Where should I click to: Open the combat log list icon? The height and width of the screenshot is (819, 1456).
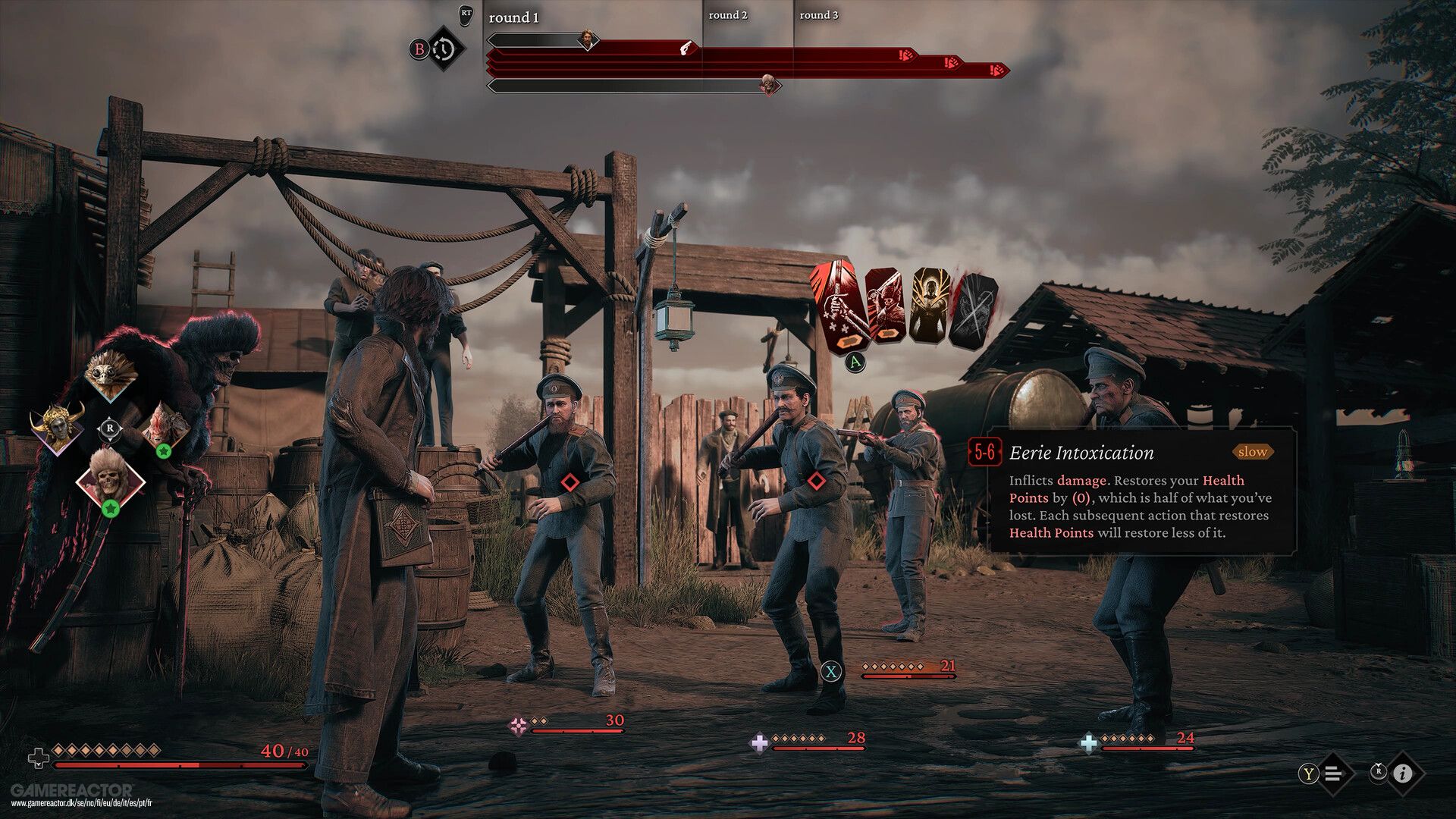1334,773
